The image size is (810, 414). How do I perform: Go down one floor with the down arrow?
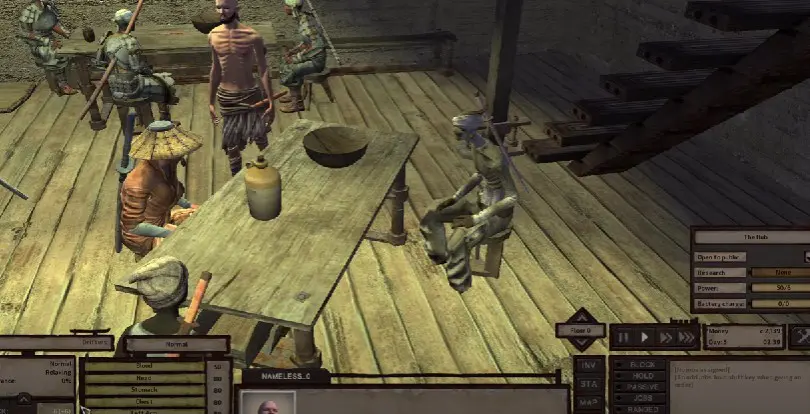click(x=581, y=344)
